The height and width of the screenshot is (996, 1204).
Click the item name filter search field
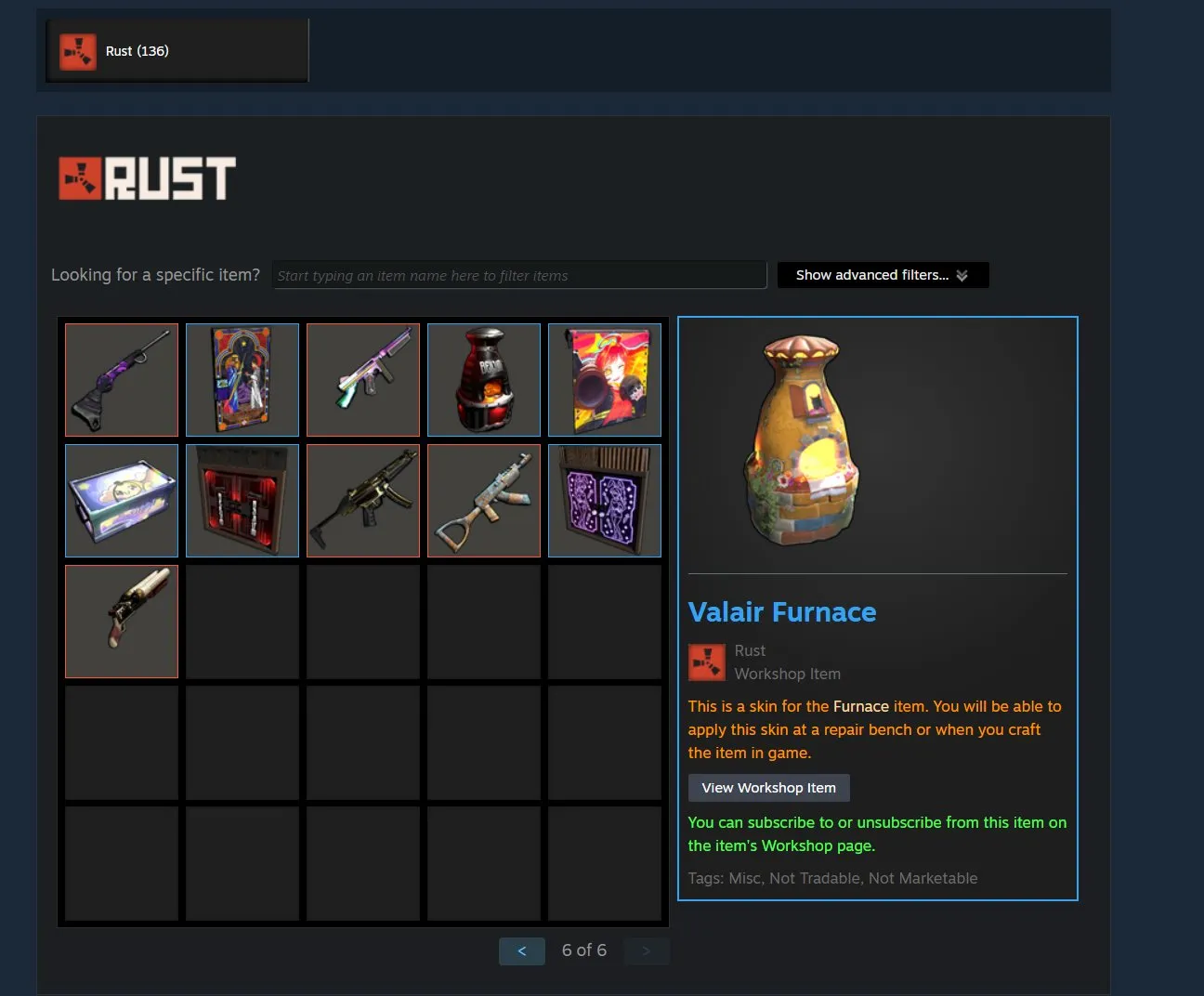coord(518,274)
